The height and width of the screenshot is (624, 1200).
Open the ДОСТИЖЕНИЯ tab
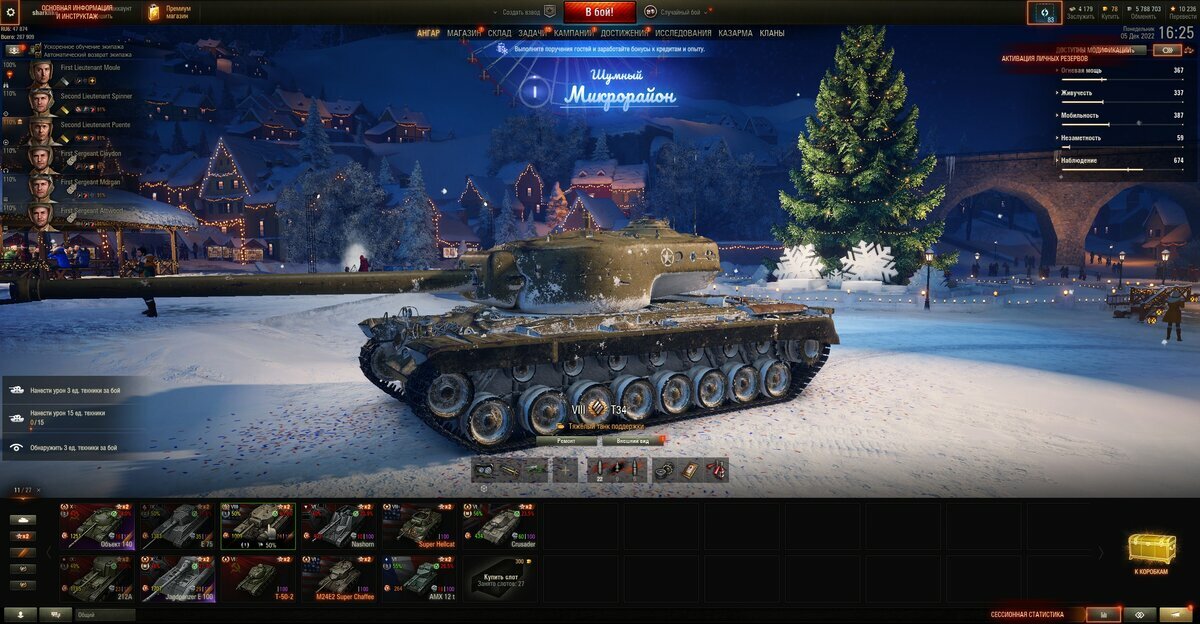624,33
